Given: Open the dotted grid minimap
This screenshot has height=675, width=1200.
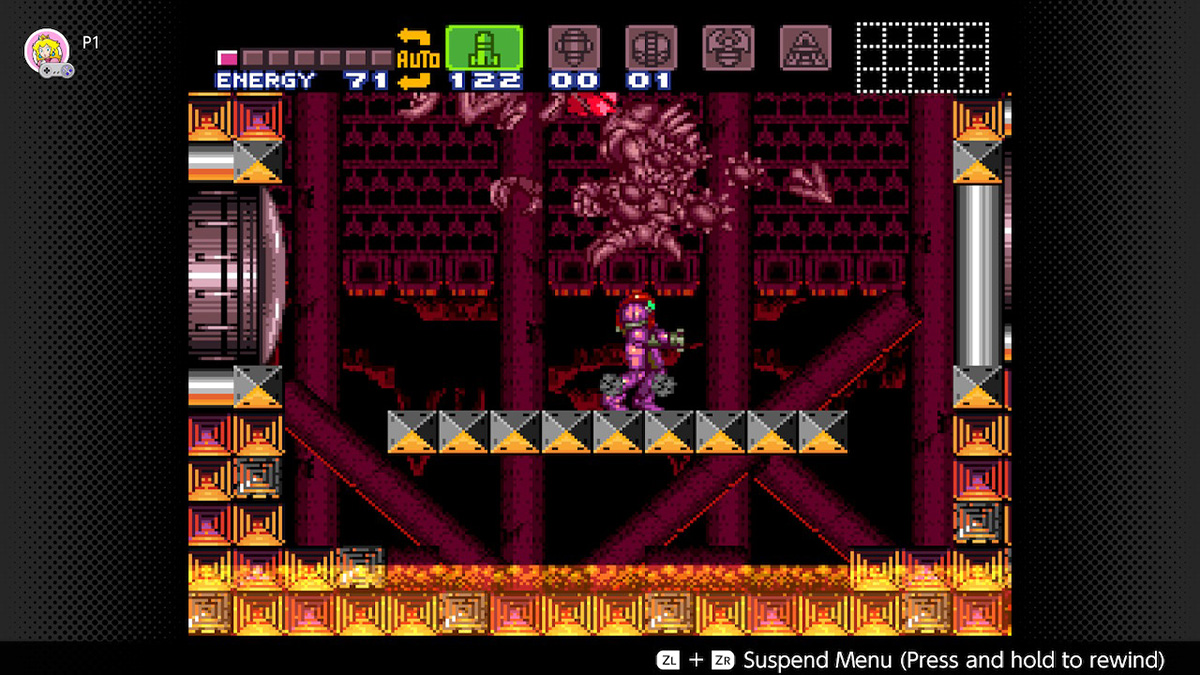Looking at the screenshot, I should coord(922,57).
